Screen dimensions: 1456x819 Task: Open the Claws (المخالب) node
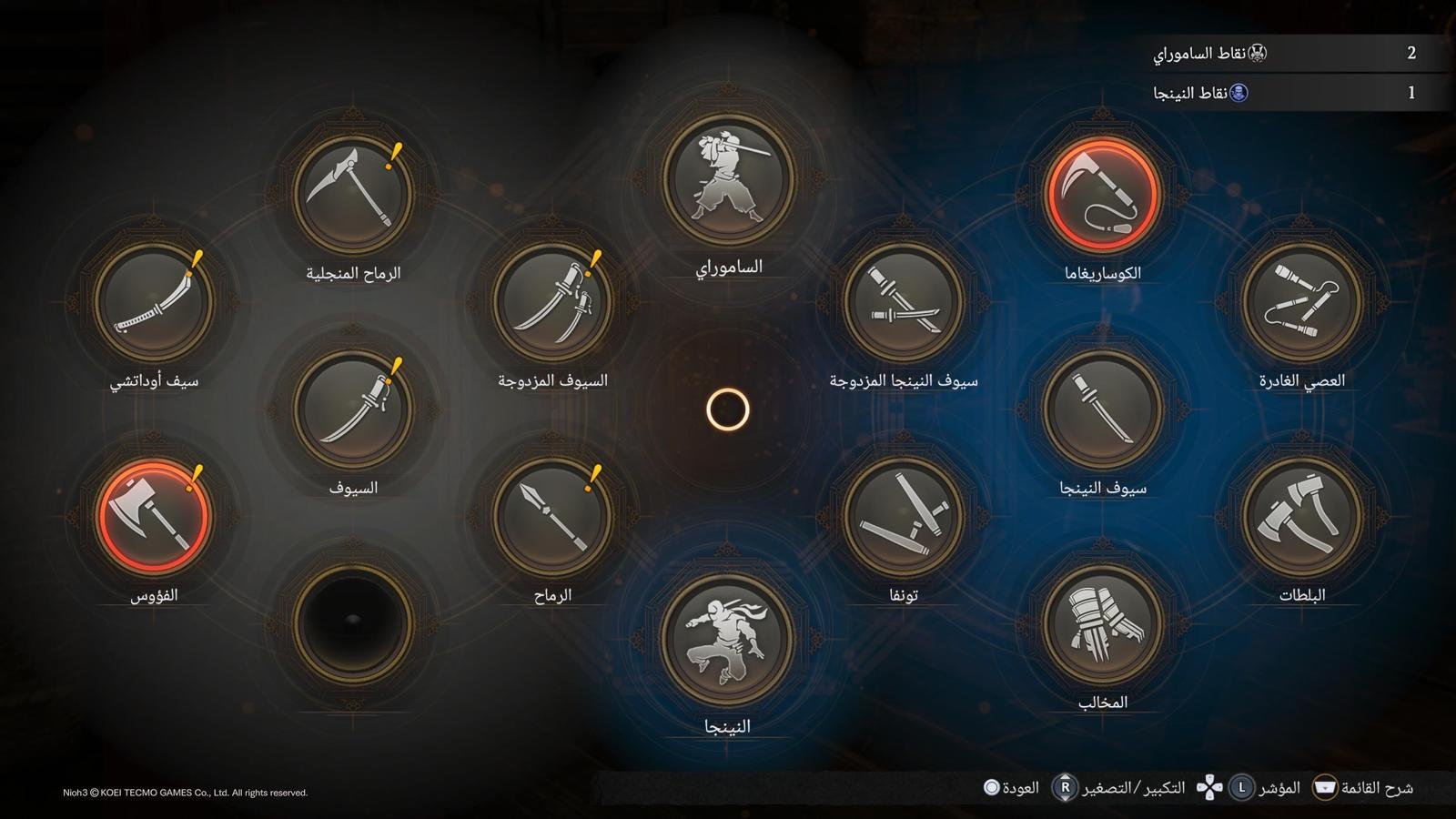[x=1102, y=623]
